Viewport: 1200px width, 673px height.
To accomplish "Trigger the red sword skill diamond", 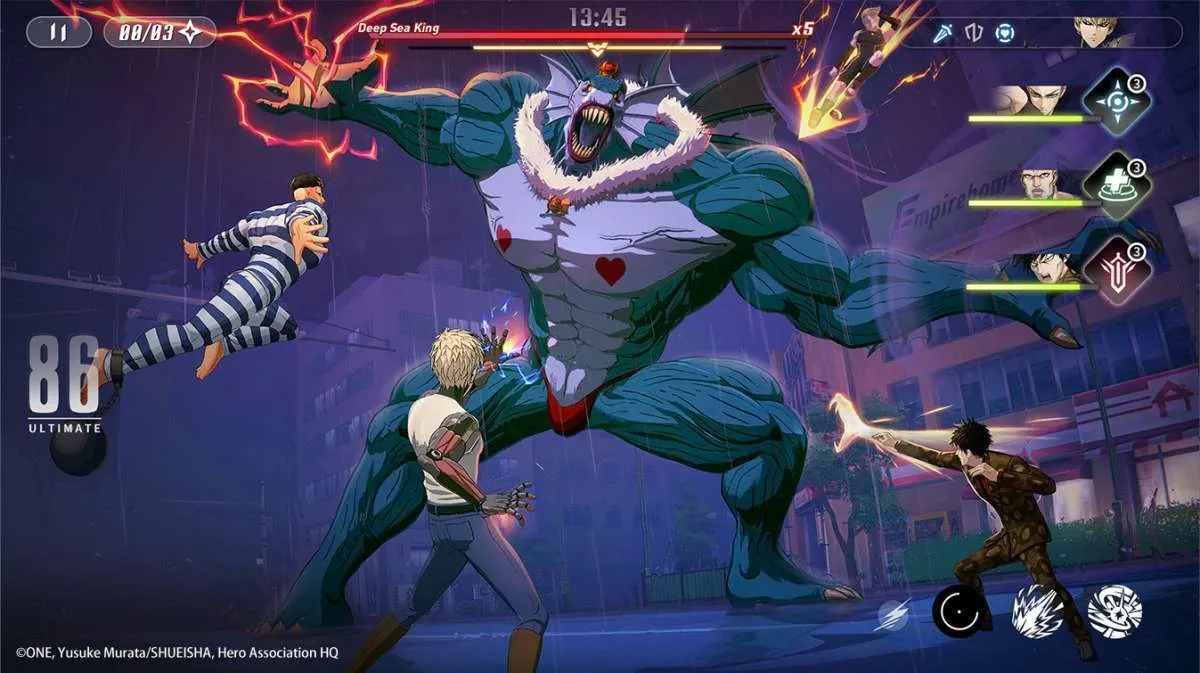I will point(1116,270).
